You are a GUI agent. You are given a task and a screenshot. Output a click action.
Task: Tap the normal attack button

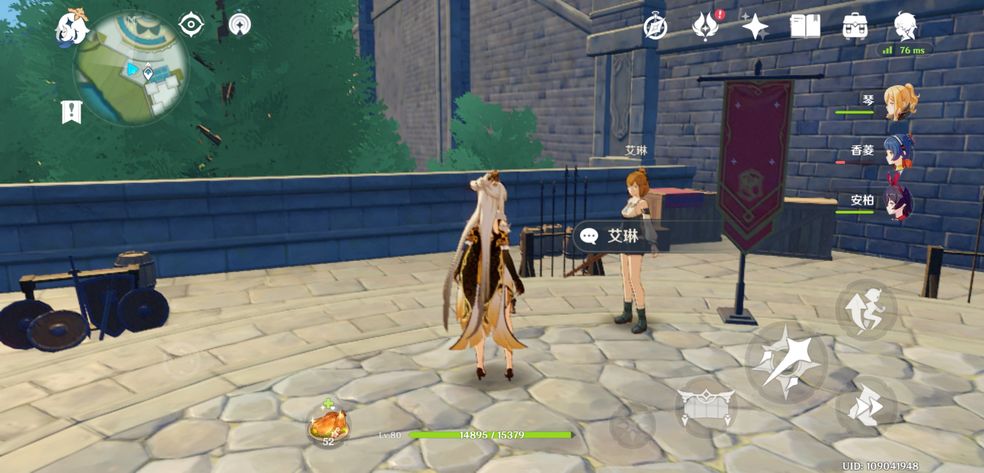785,360
